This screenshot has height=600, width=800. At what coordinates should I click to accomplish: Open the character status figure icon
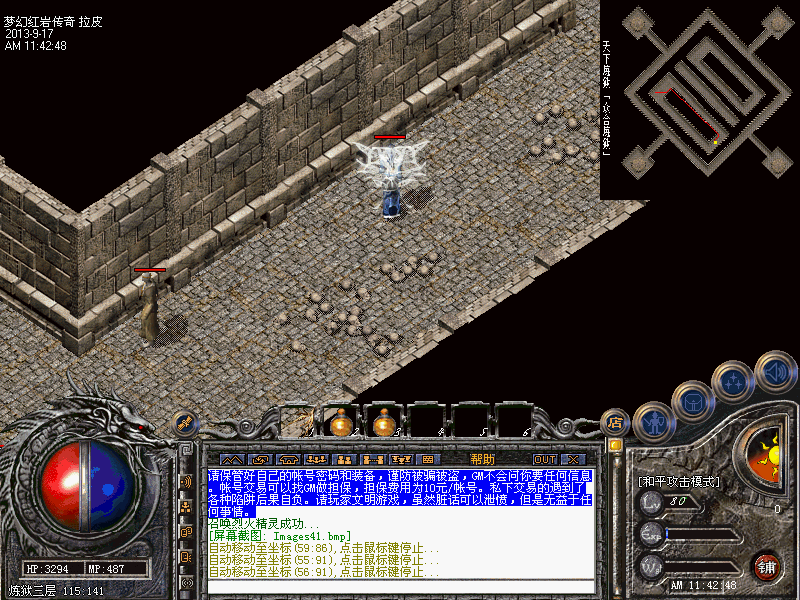click(654, 422)
